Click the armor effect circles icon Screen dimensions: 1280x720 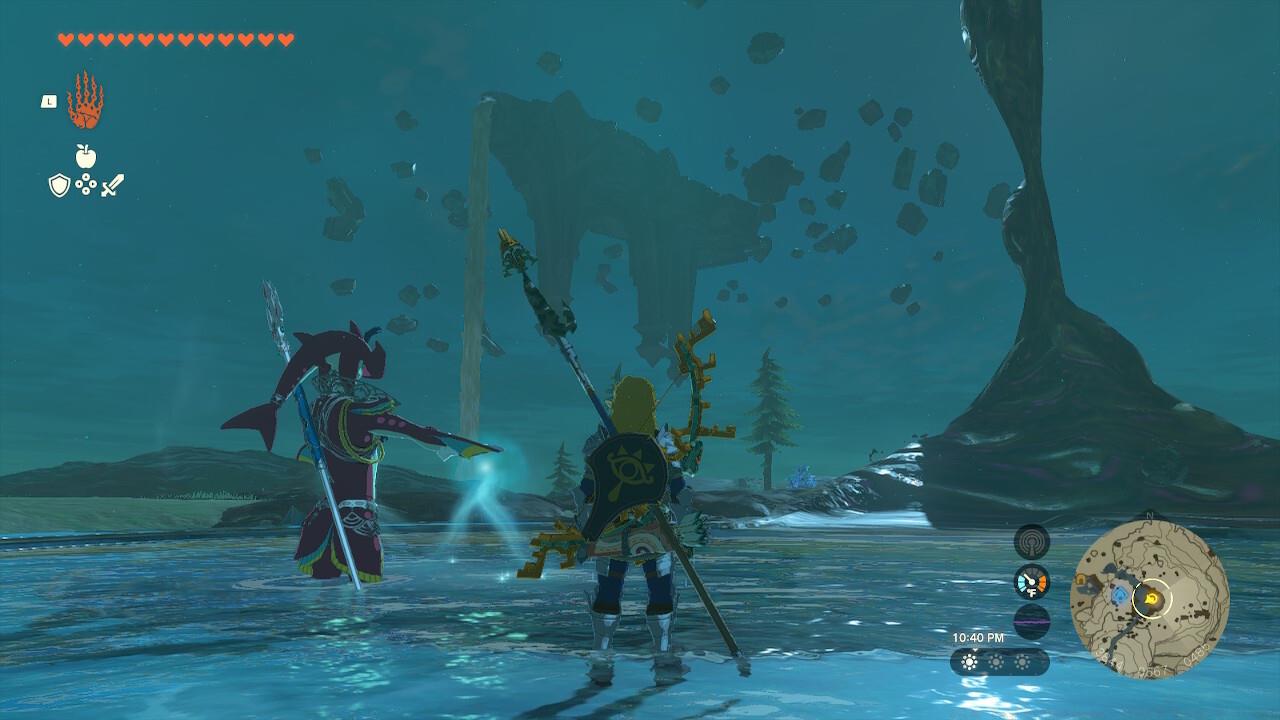86,184
